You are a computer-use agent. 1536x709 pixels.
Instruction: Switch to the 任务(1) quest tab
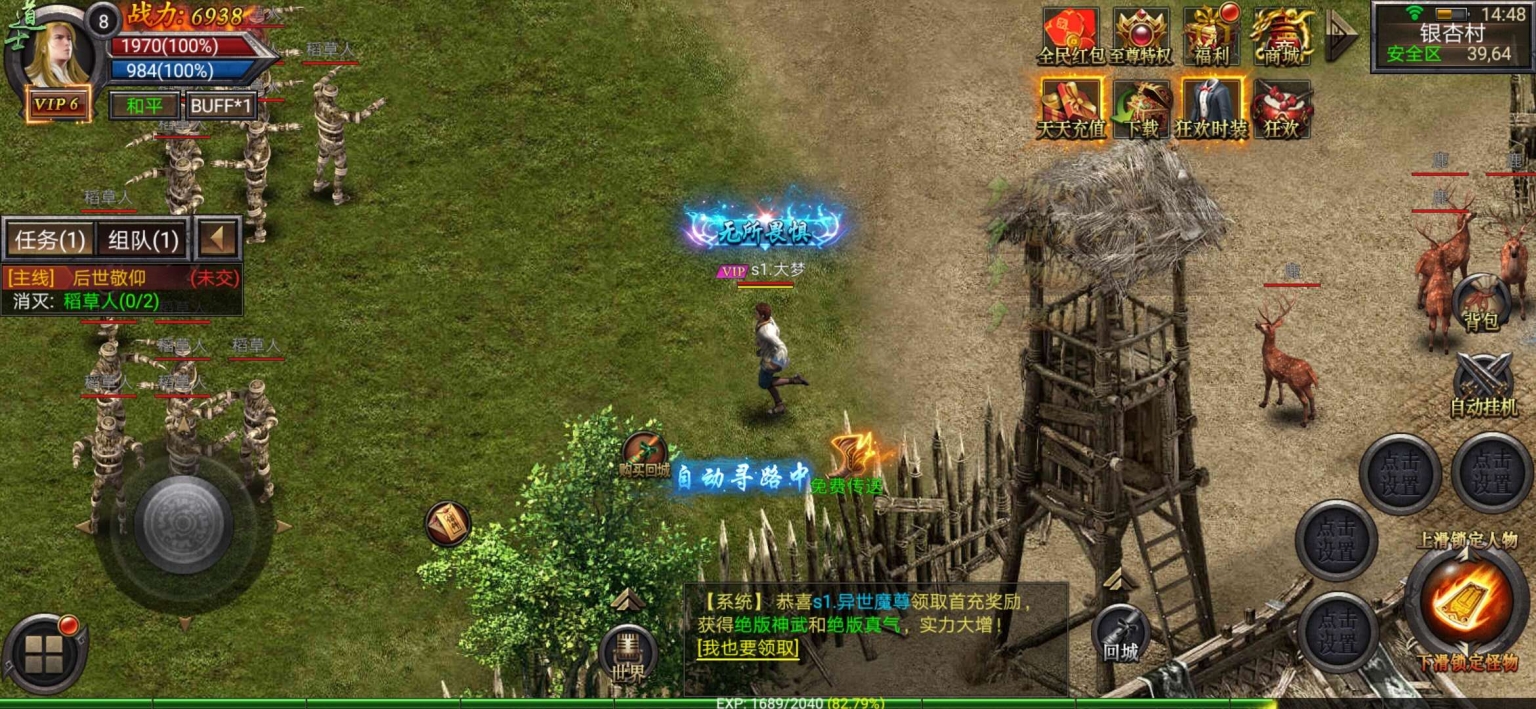pos(51,240)
